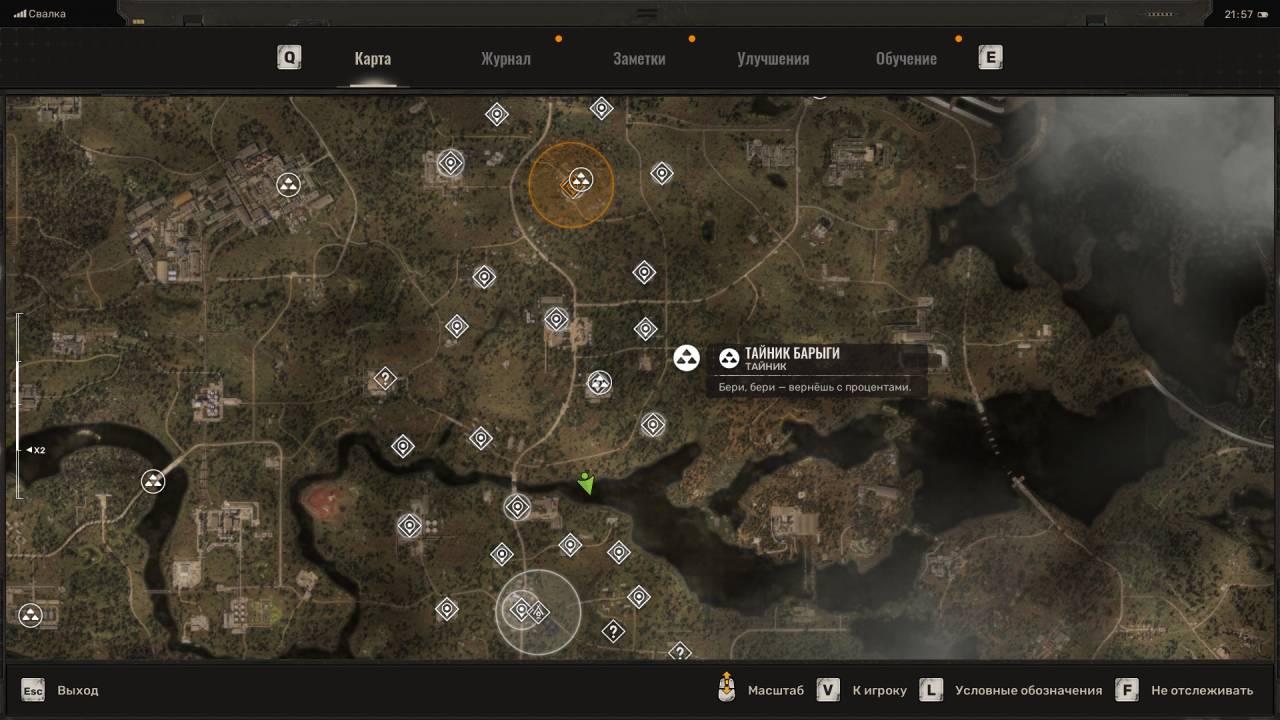Select the marker inside the white circle

(521, 609)
